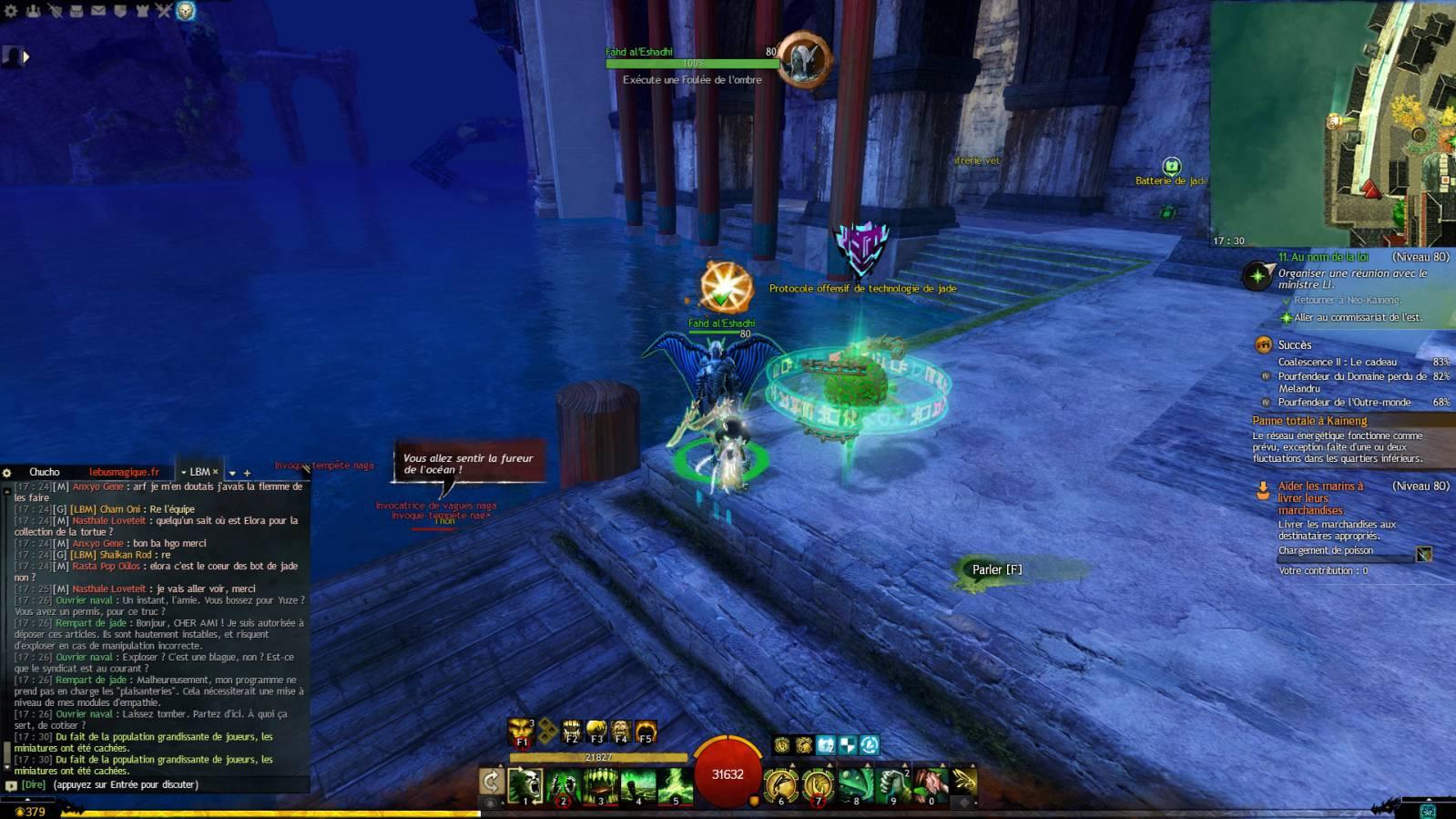Use the healing skill in slot 6

[x=780, y=785]
